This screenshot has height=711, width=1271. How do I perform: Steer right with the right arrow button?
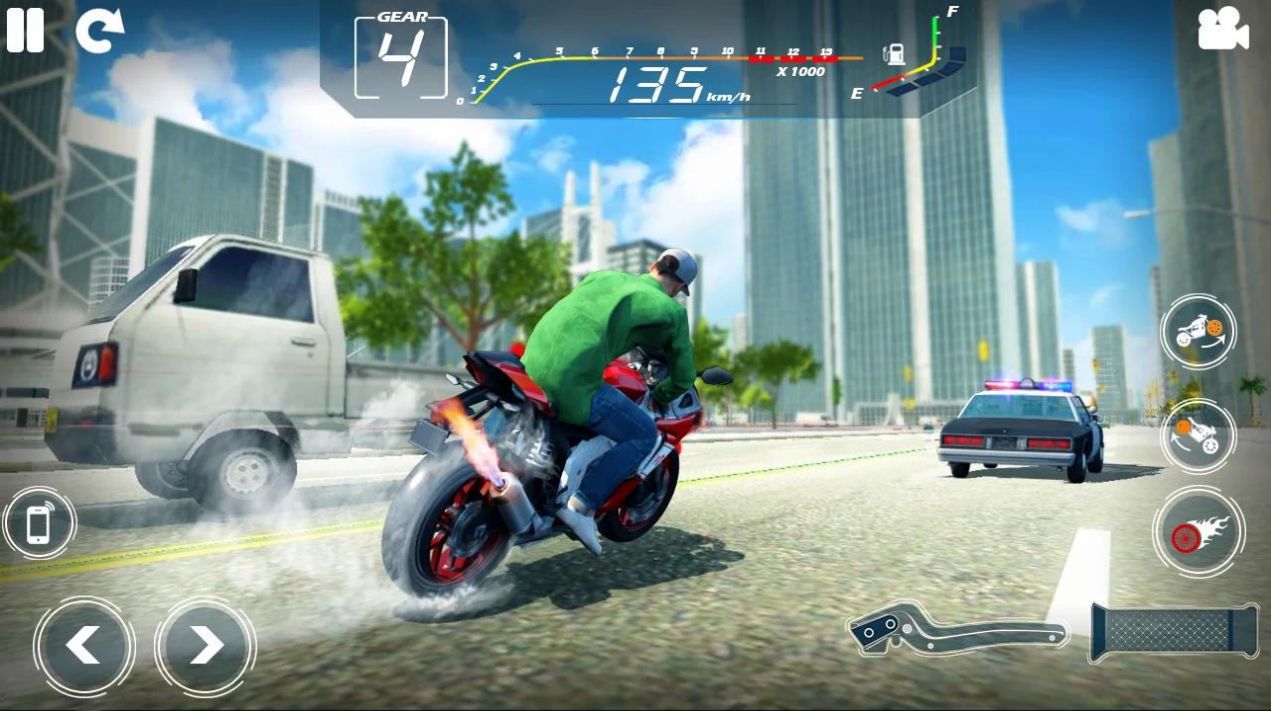point(205,646)
